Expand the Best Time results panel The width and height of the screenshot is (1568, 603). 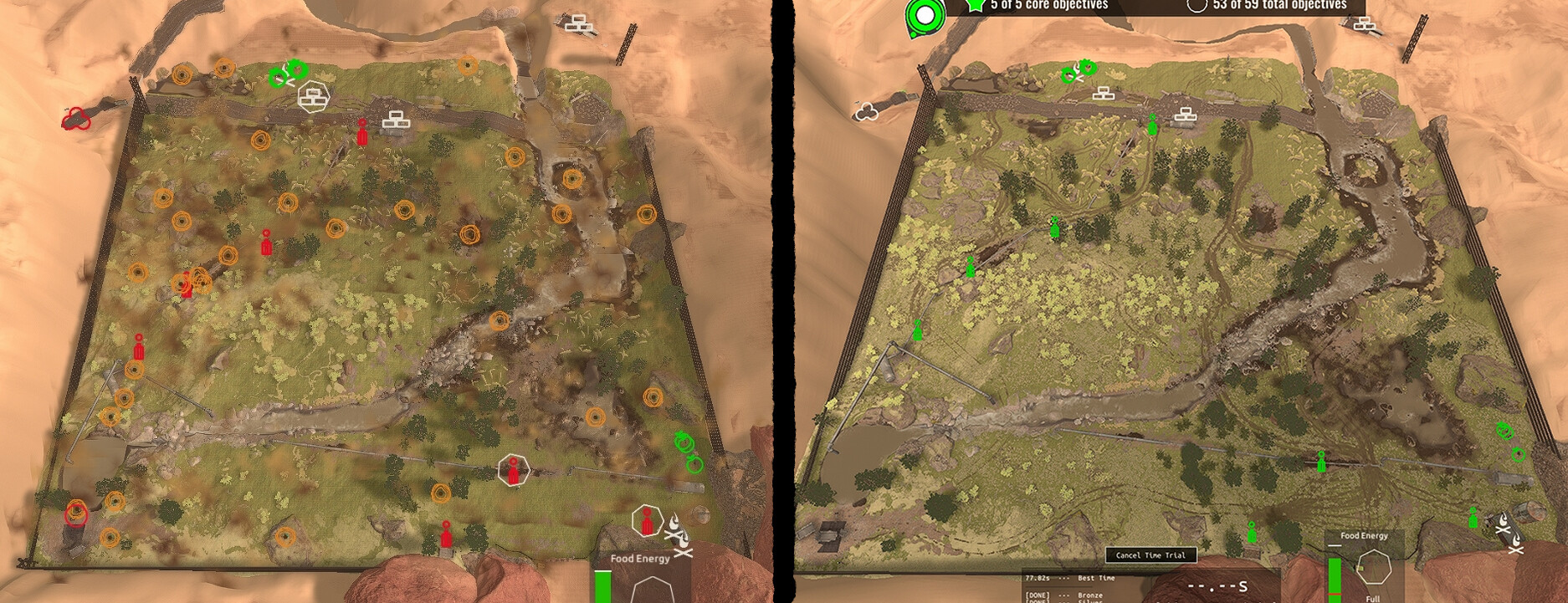pyautogui.click(x=1079, y=578)
